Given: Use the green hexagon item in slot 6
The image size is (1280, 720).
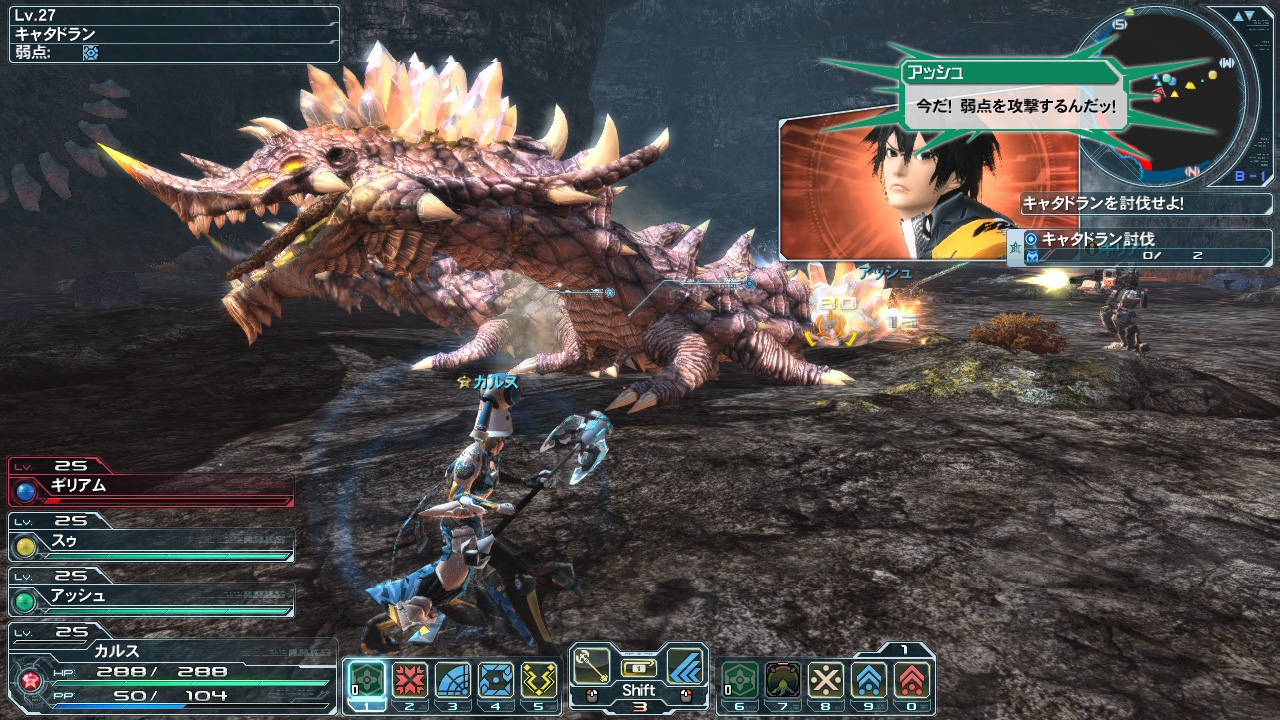Looking at the screenshot, I should coord(739,680).
